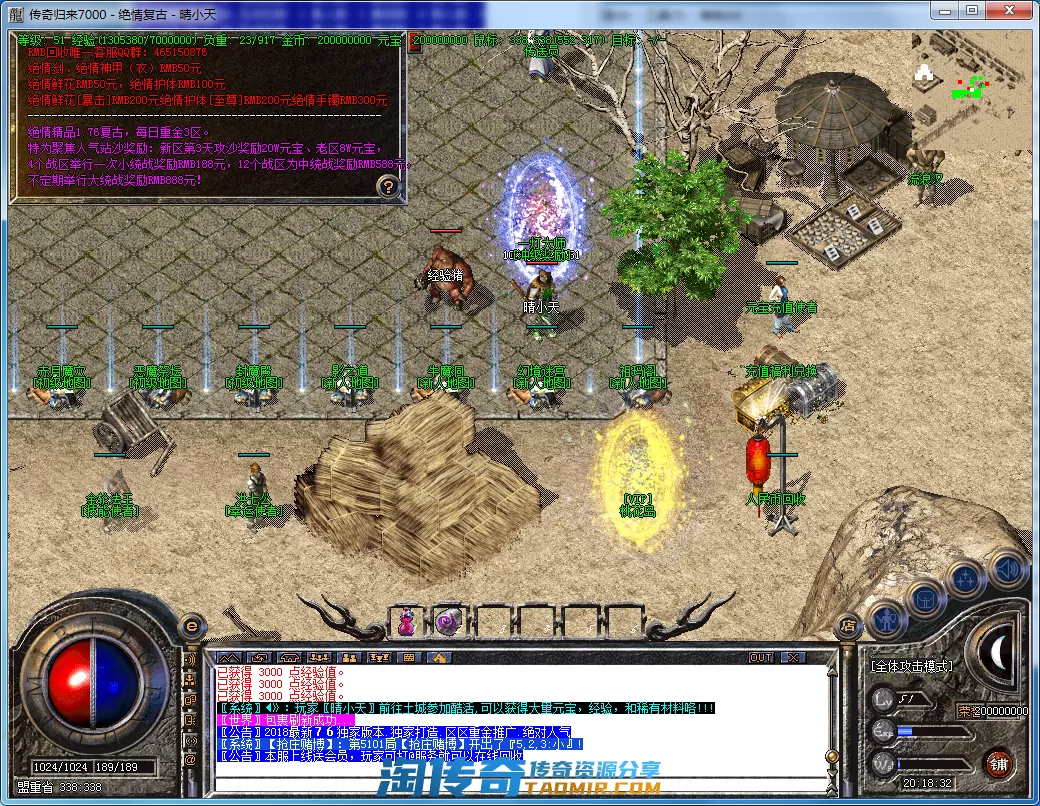Click the OUT button on the chat bar
Viewport: 1040px width, 806px height.
tap(761, 658)
